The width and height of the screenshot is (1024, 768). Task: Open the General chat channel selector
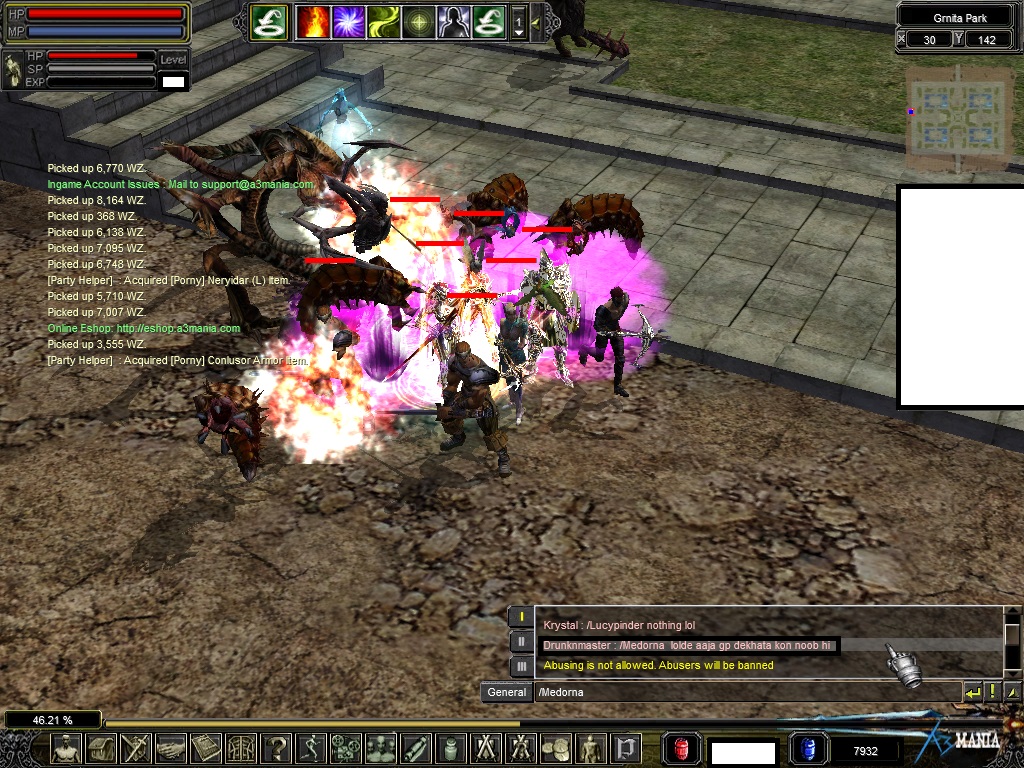pyautogui.click(x=507, y=692)
